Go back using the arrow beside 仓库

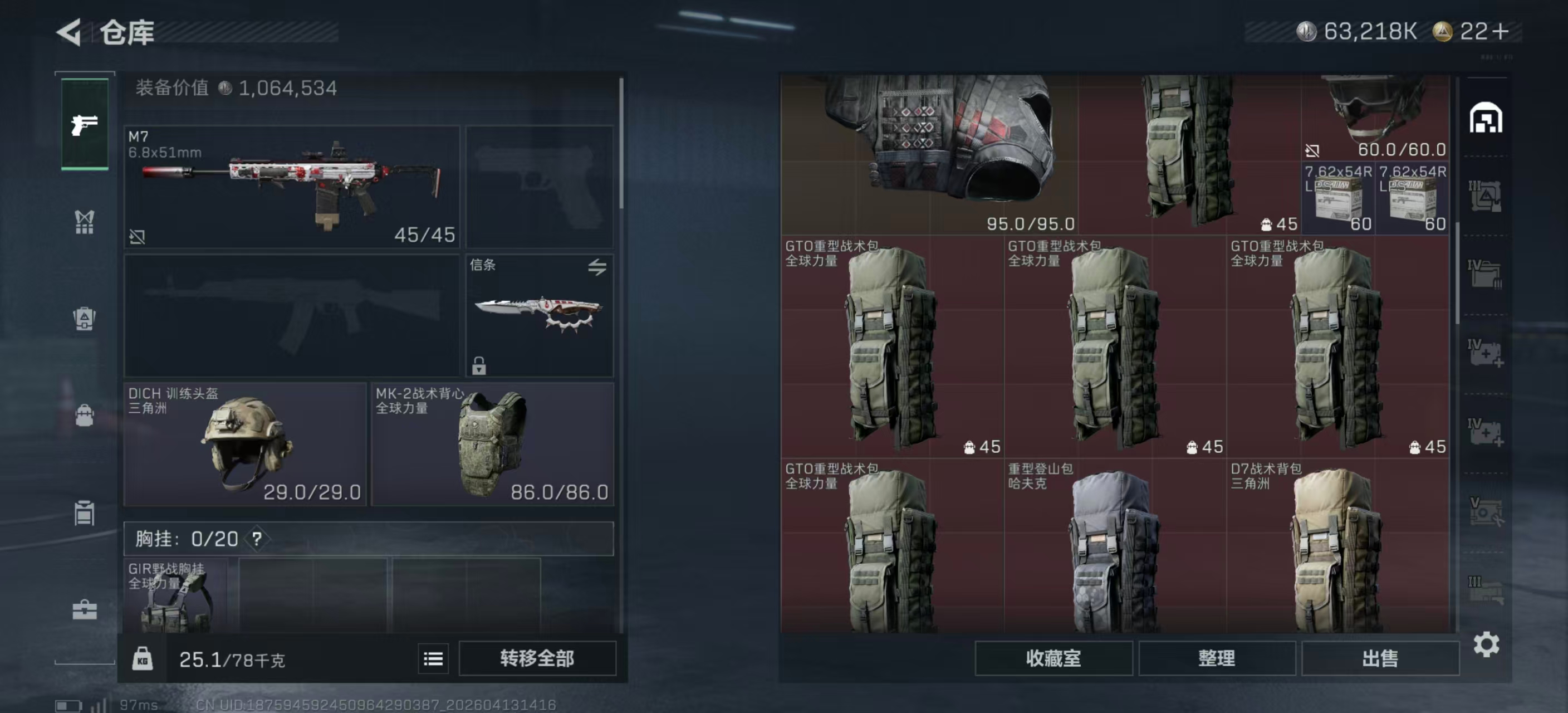[69, 32]
